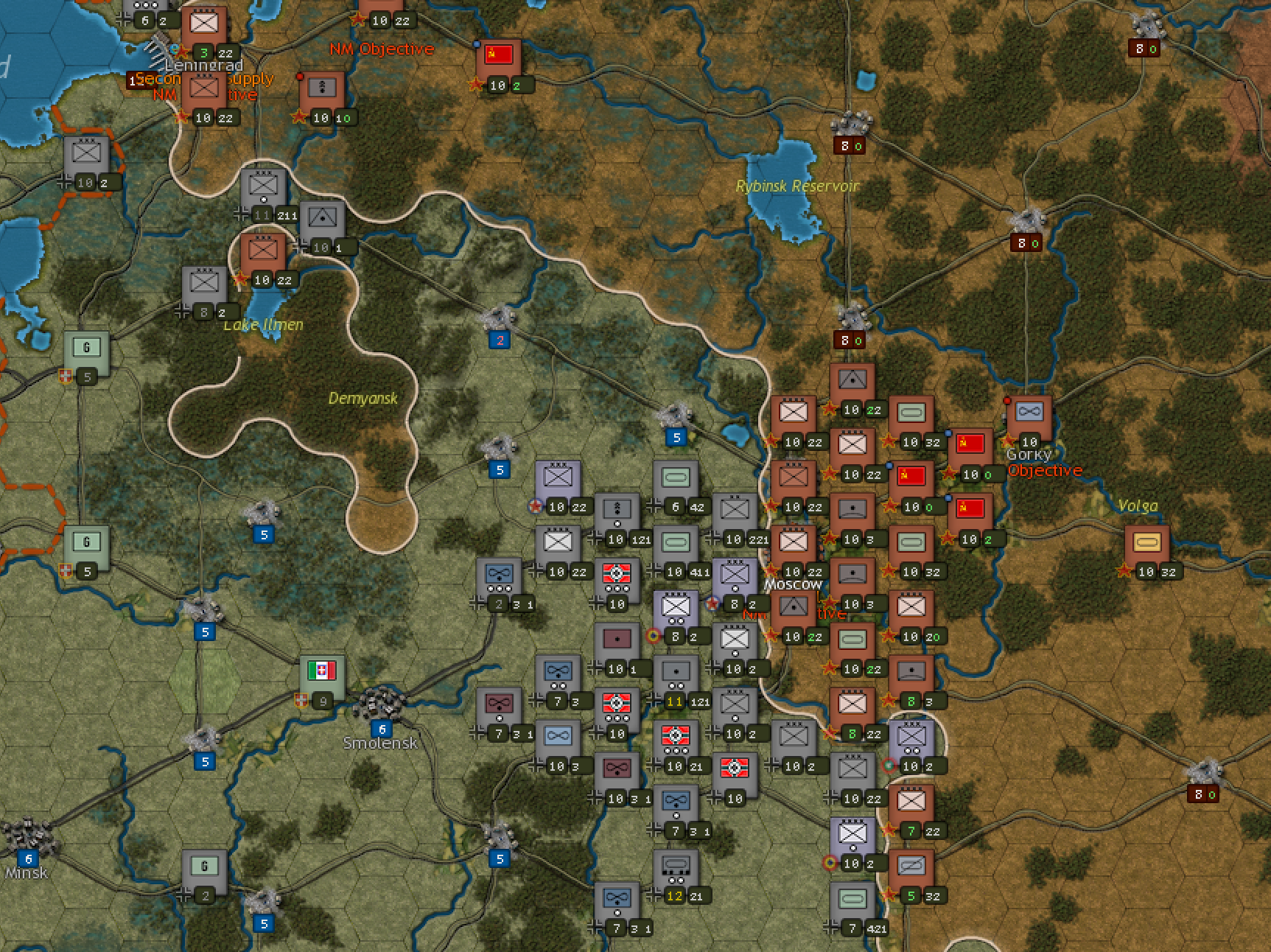This screenshot has height=952, width=1271.
Task: Select the German armor unit with strength 6
Action: pos(675,477)
